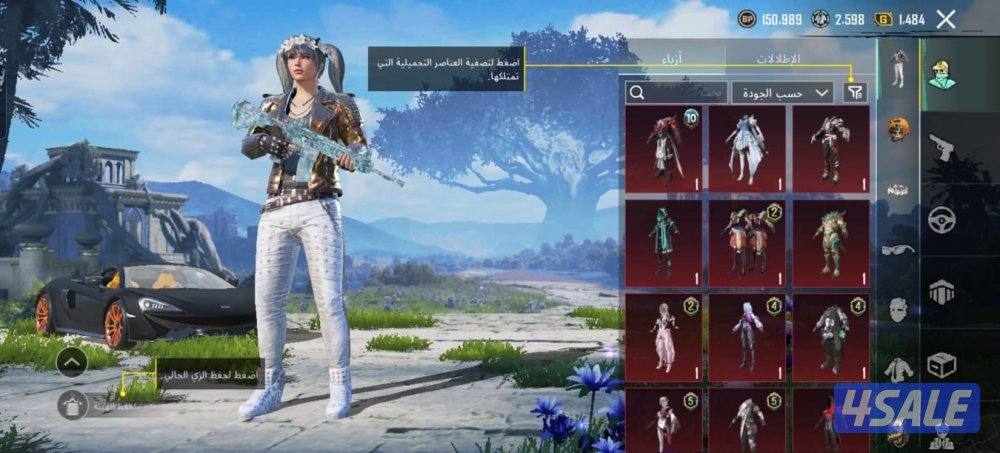
Task: Select the gold and teal armored outfit
Action: tap(831, 242)
